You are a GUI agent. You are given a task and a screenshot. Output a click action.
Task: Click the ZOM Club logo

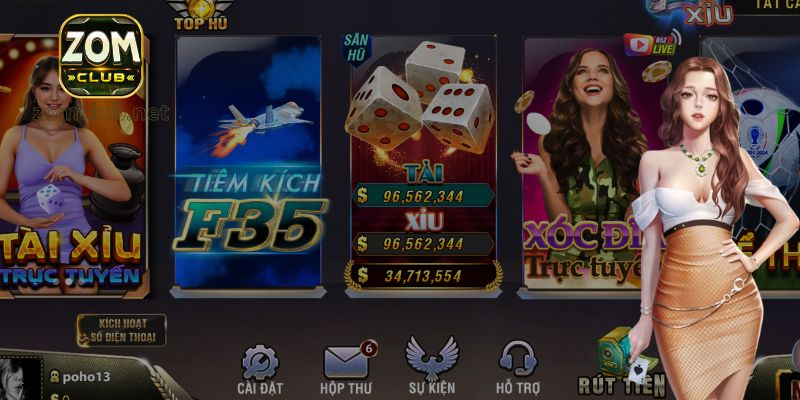click(x=101, y=55)
